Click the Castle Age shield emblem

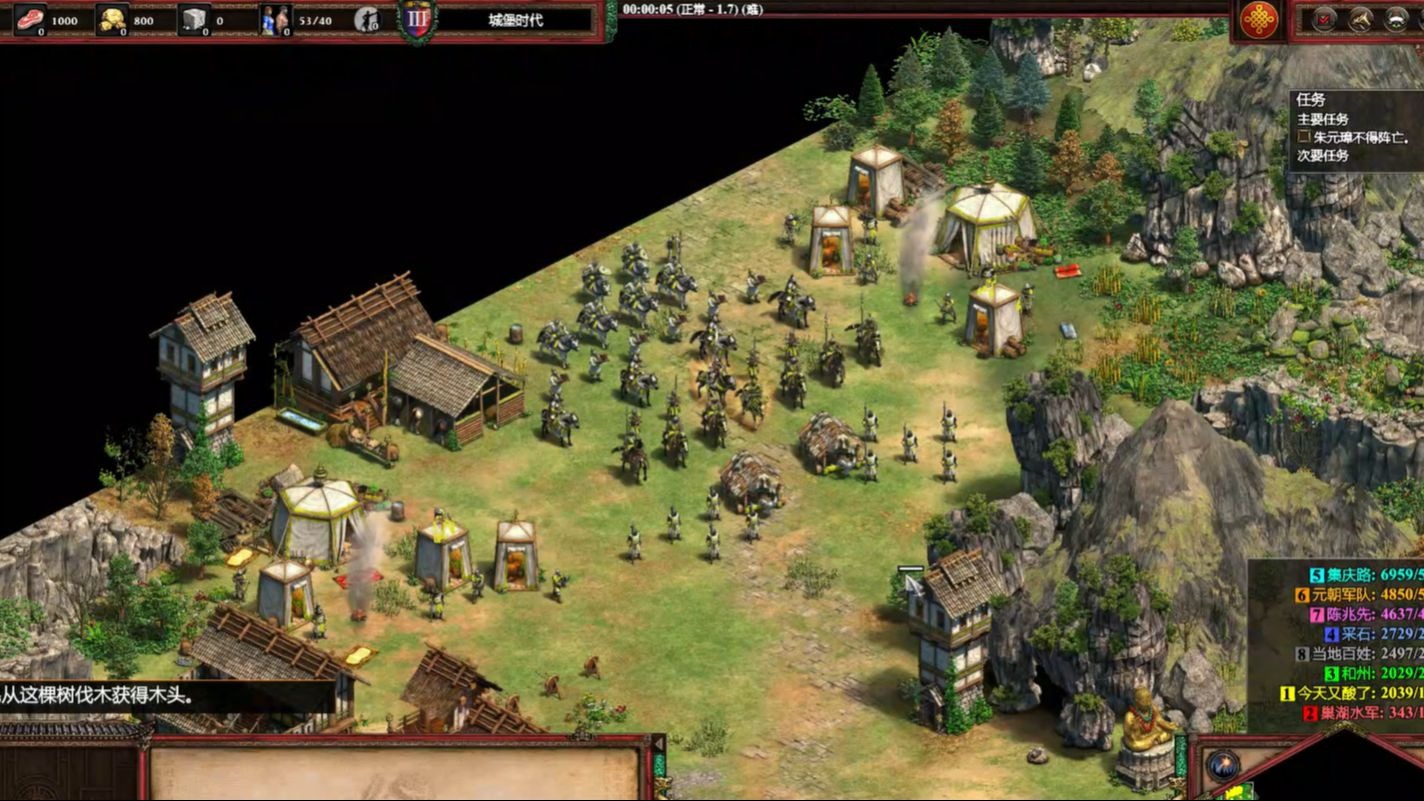point(417,20)
